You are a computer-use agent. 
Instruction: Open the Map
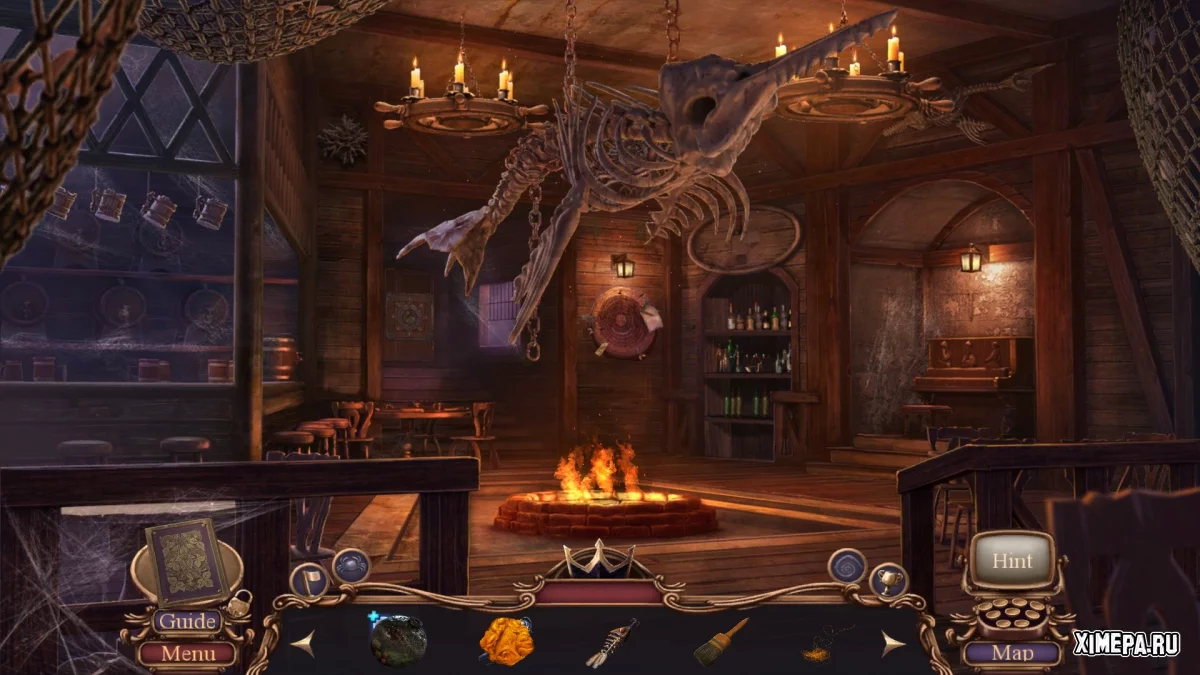click(x=1012, y=654)
